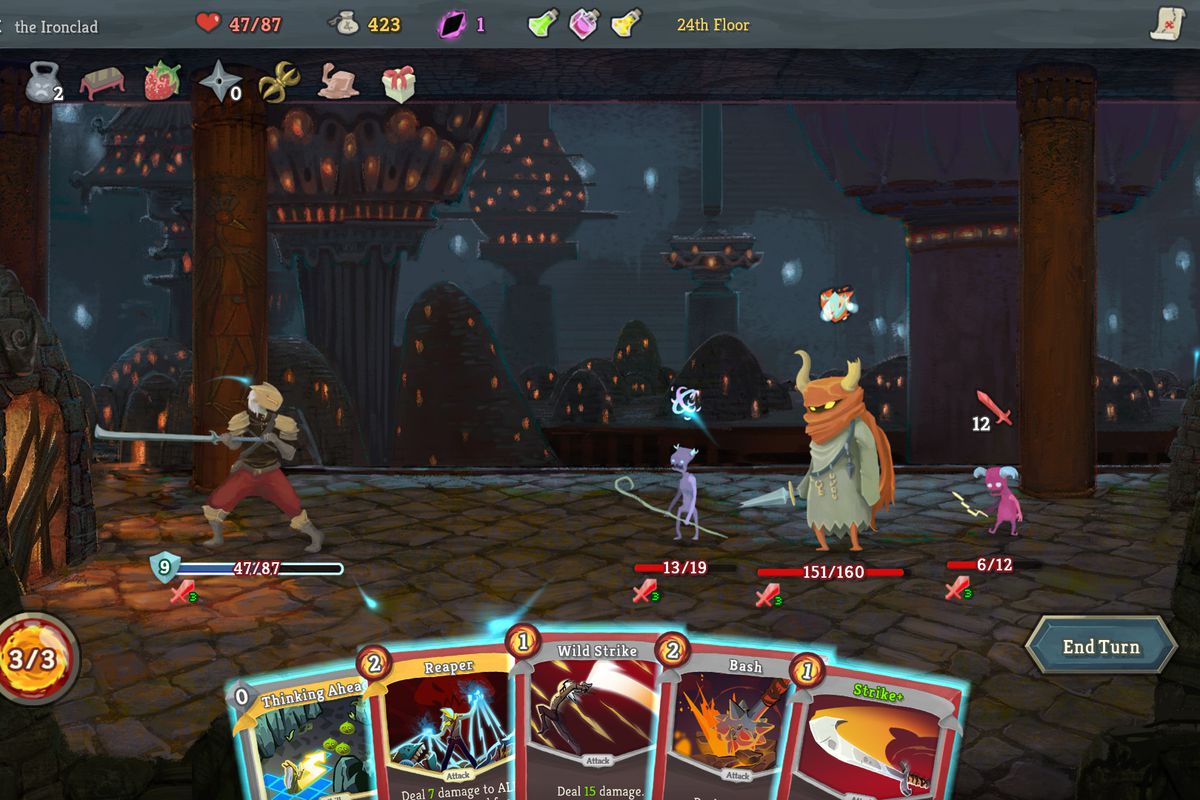The width and height of the screenshot is (1200, 800).
Task: Inspect the shuriken relic
Action: (218, 82)
